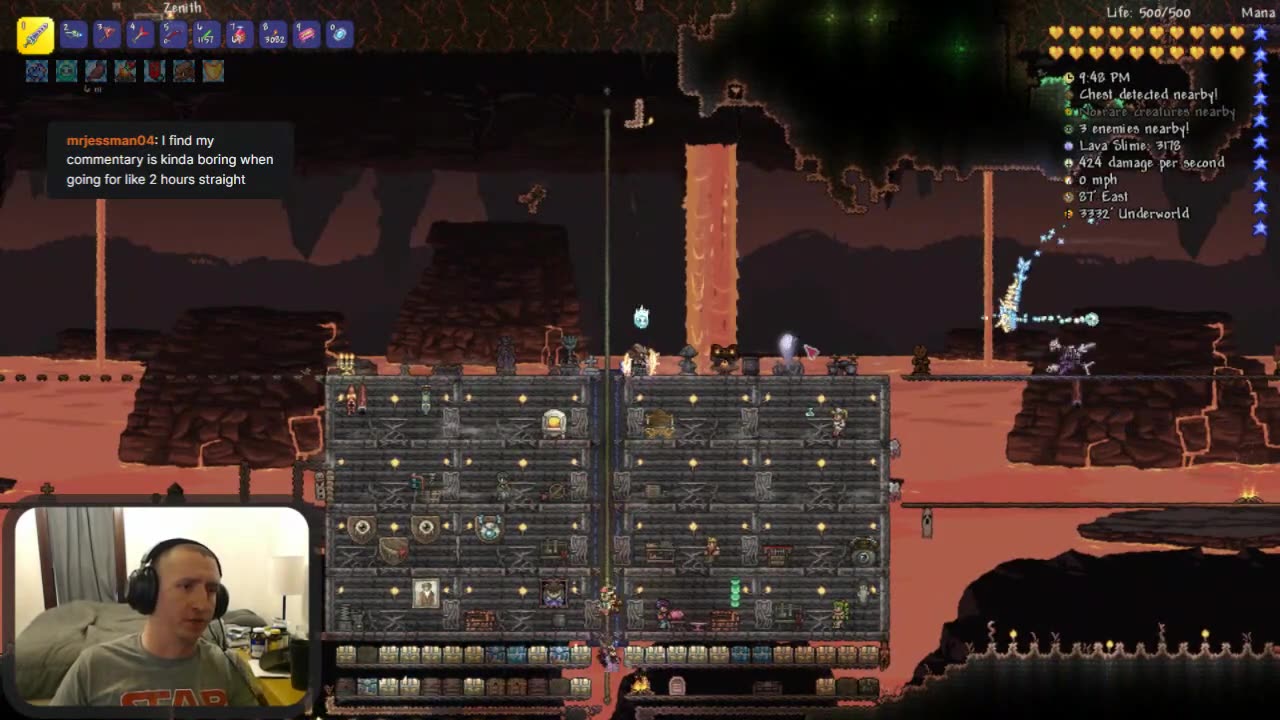Select the mirror item in hotbar slot 0

338,35
